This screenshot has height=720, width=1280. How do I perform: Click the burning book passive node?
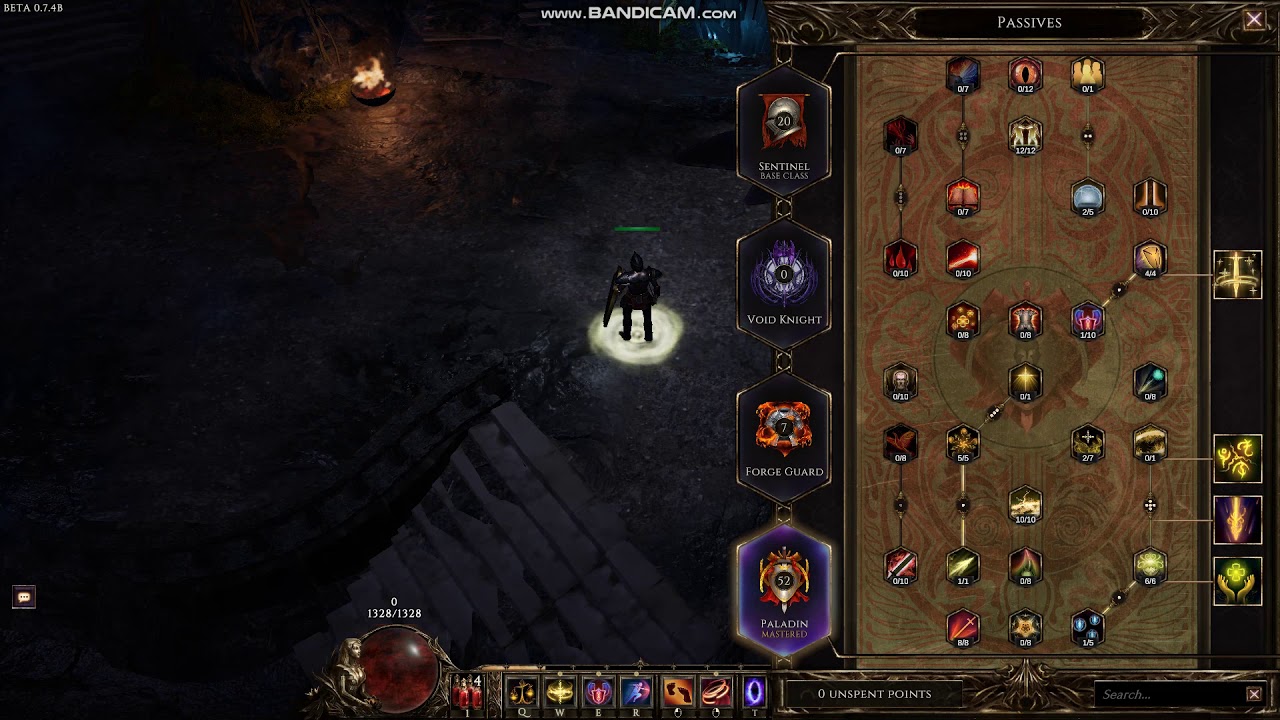(962, 197)
